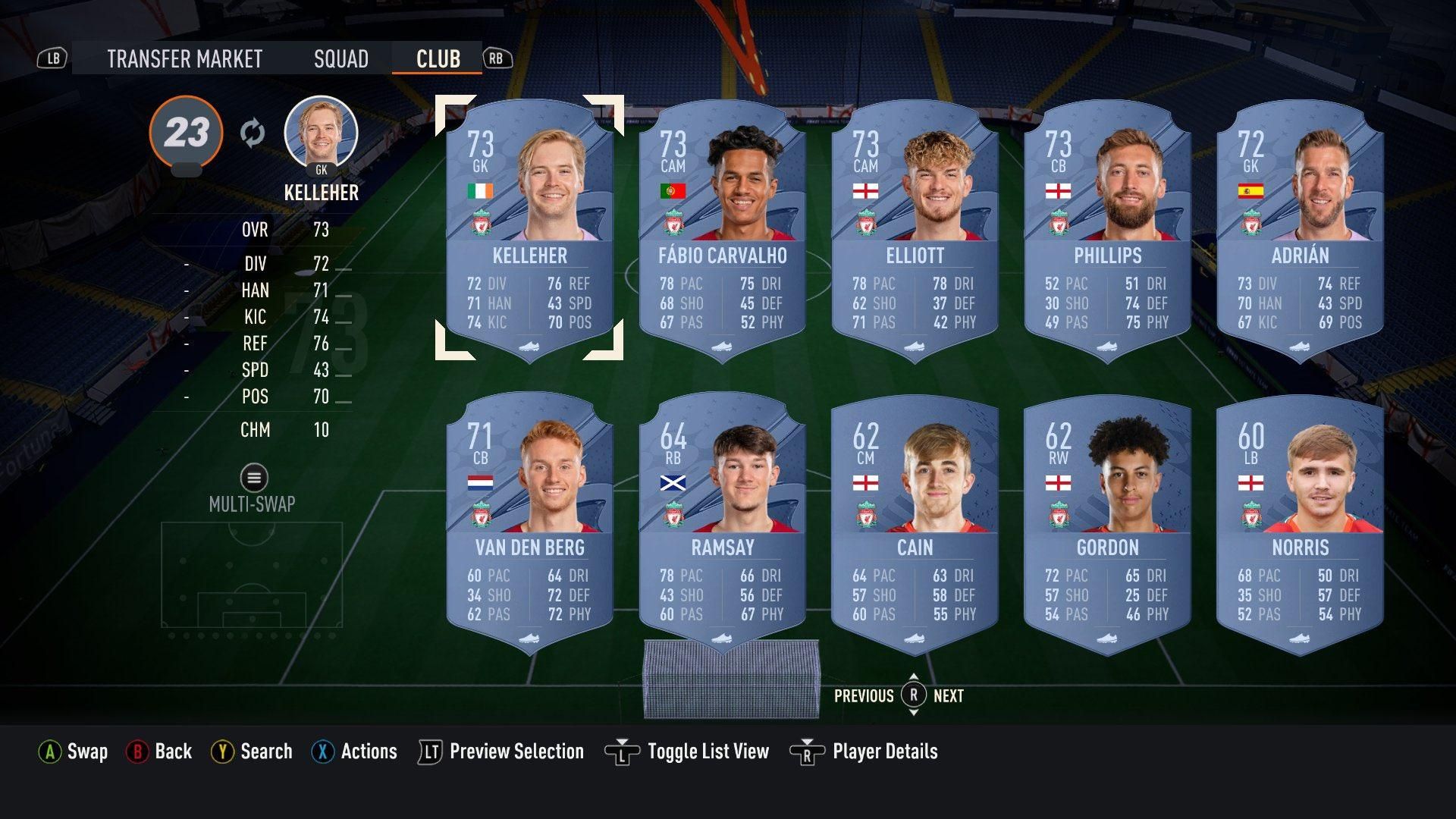Pick the Elliott CAM card
This screenshot has width=1456, height=819.
point(915,227)
